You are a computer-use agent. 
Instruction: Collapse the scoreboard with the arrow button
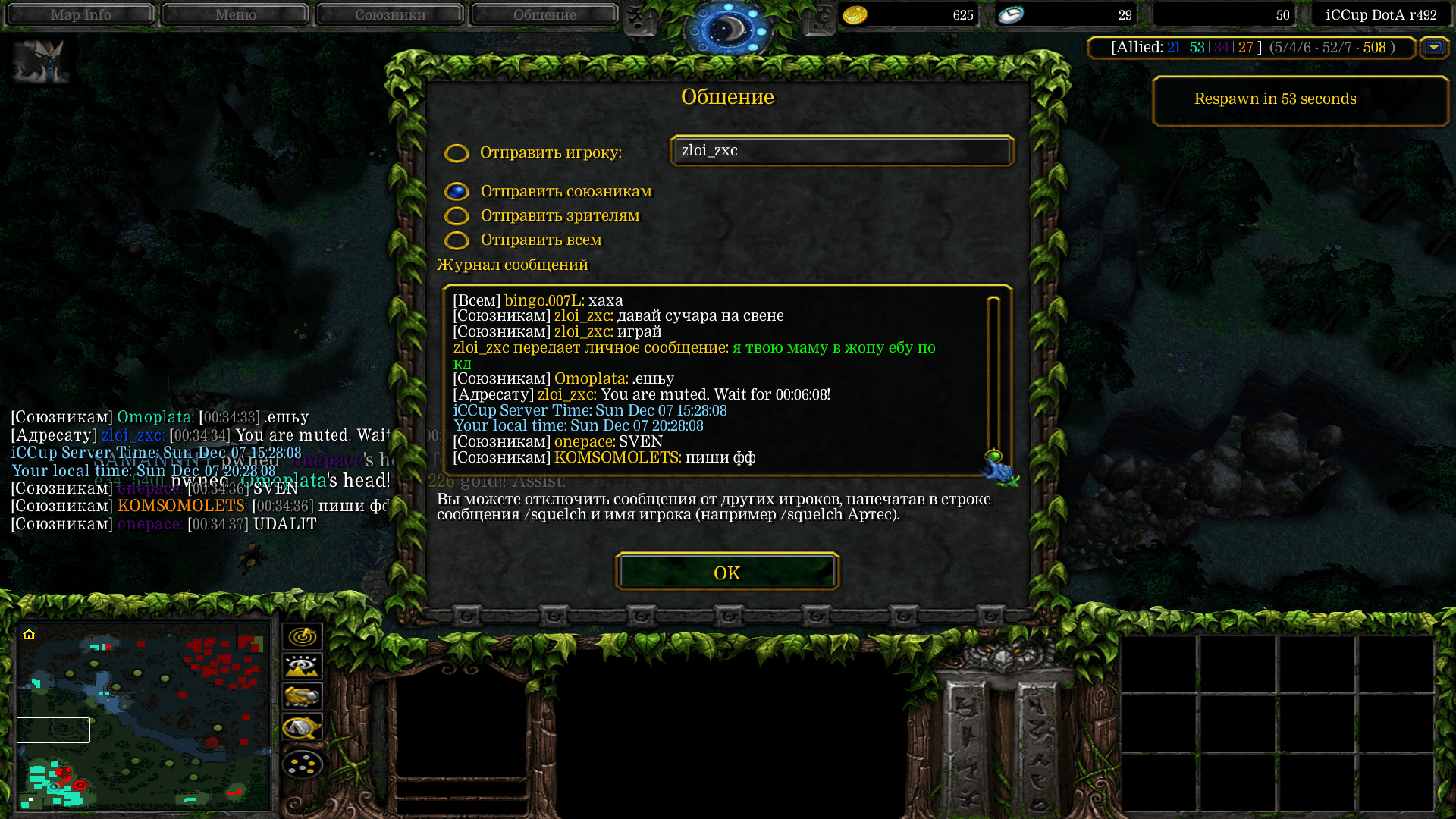coord(1433,48)
